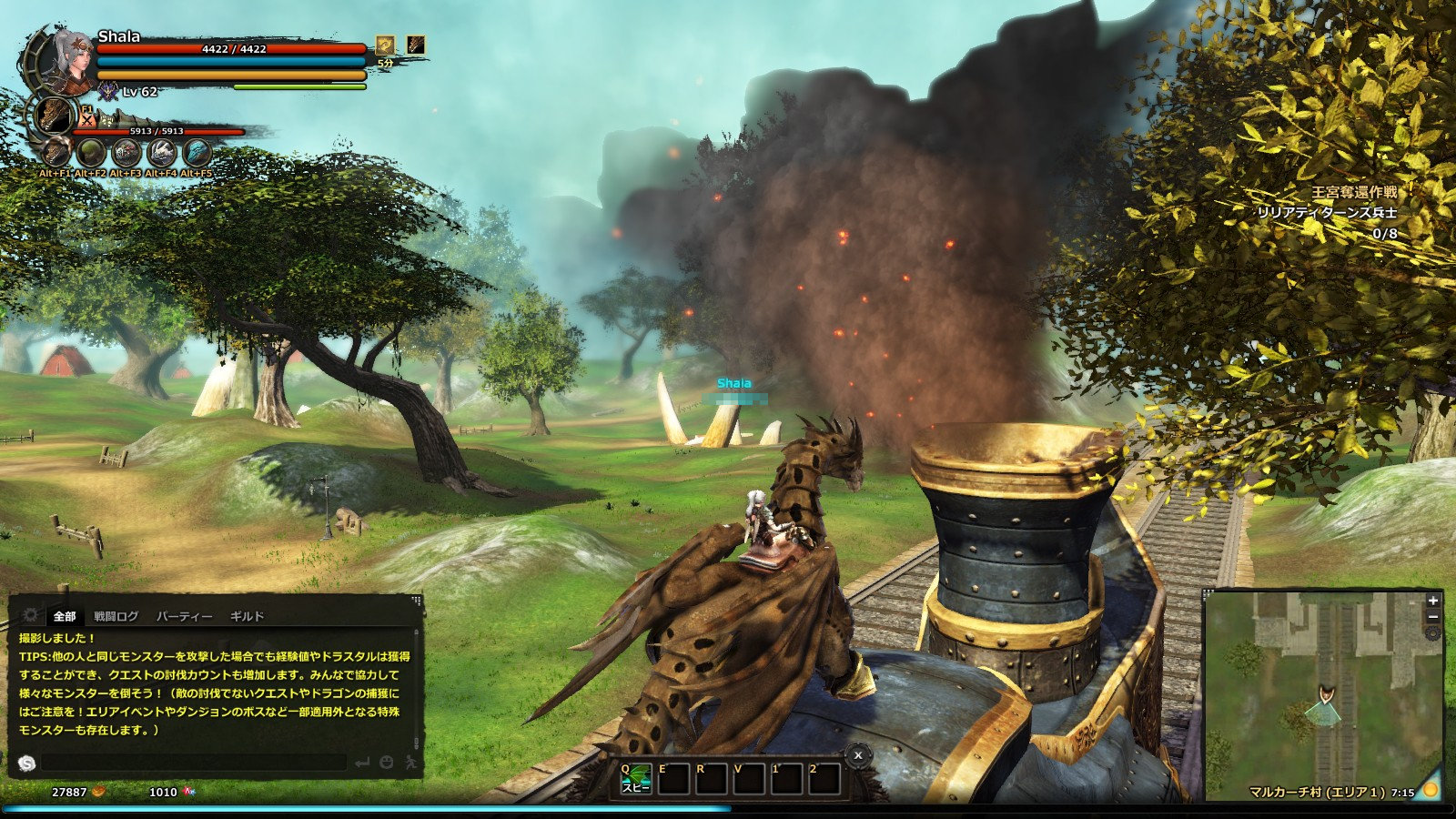The height and width of the screenshot is (819, 1456).
Task: Click the chat channel S bubble icon
Action: [x=26, y=763]
